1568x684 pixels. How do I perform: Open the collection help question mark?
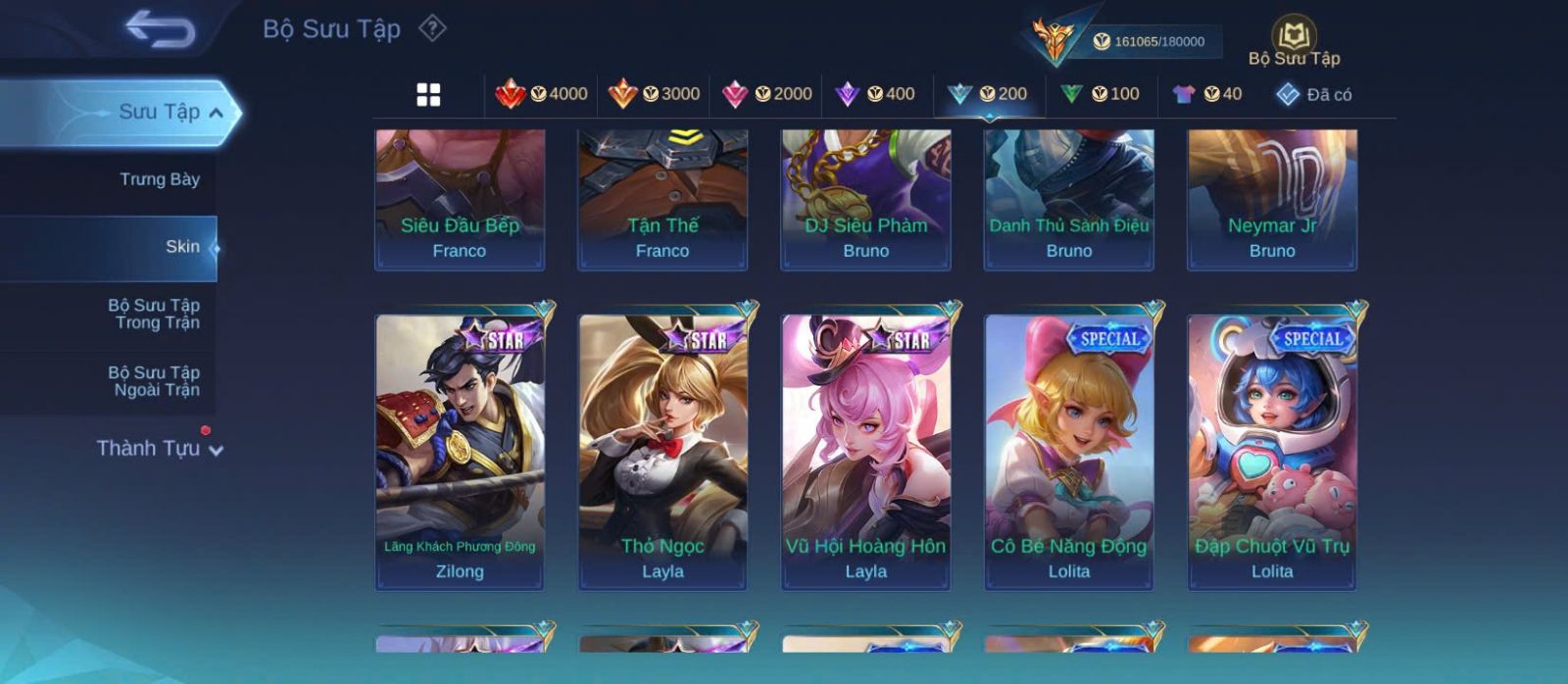[432, 28]
